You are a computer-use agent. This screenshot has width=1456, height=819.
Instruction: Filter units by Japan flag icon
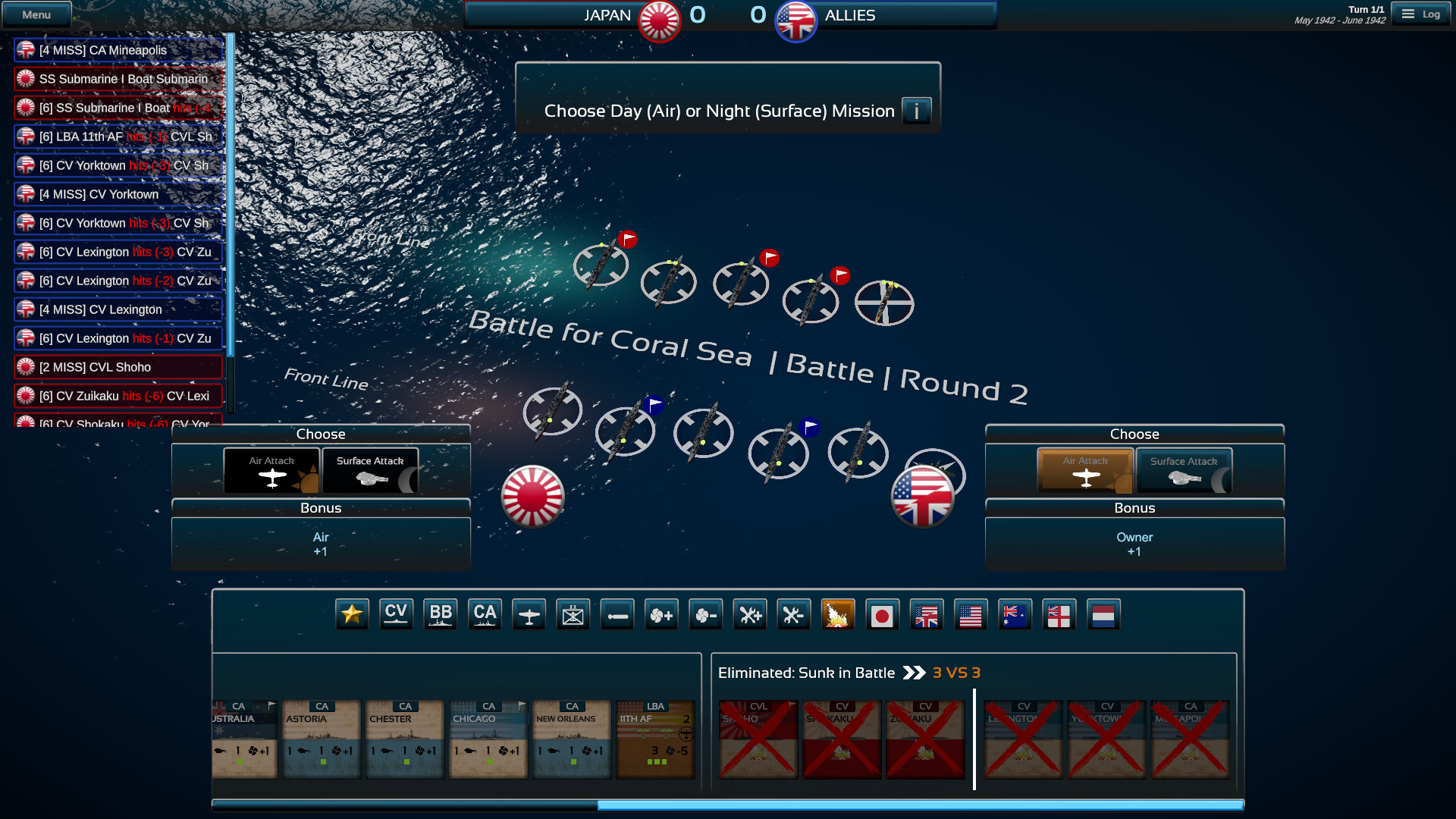(883, 614)
